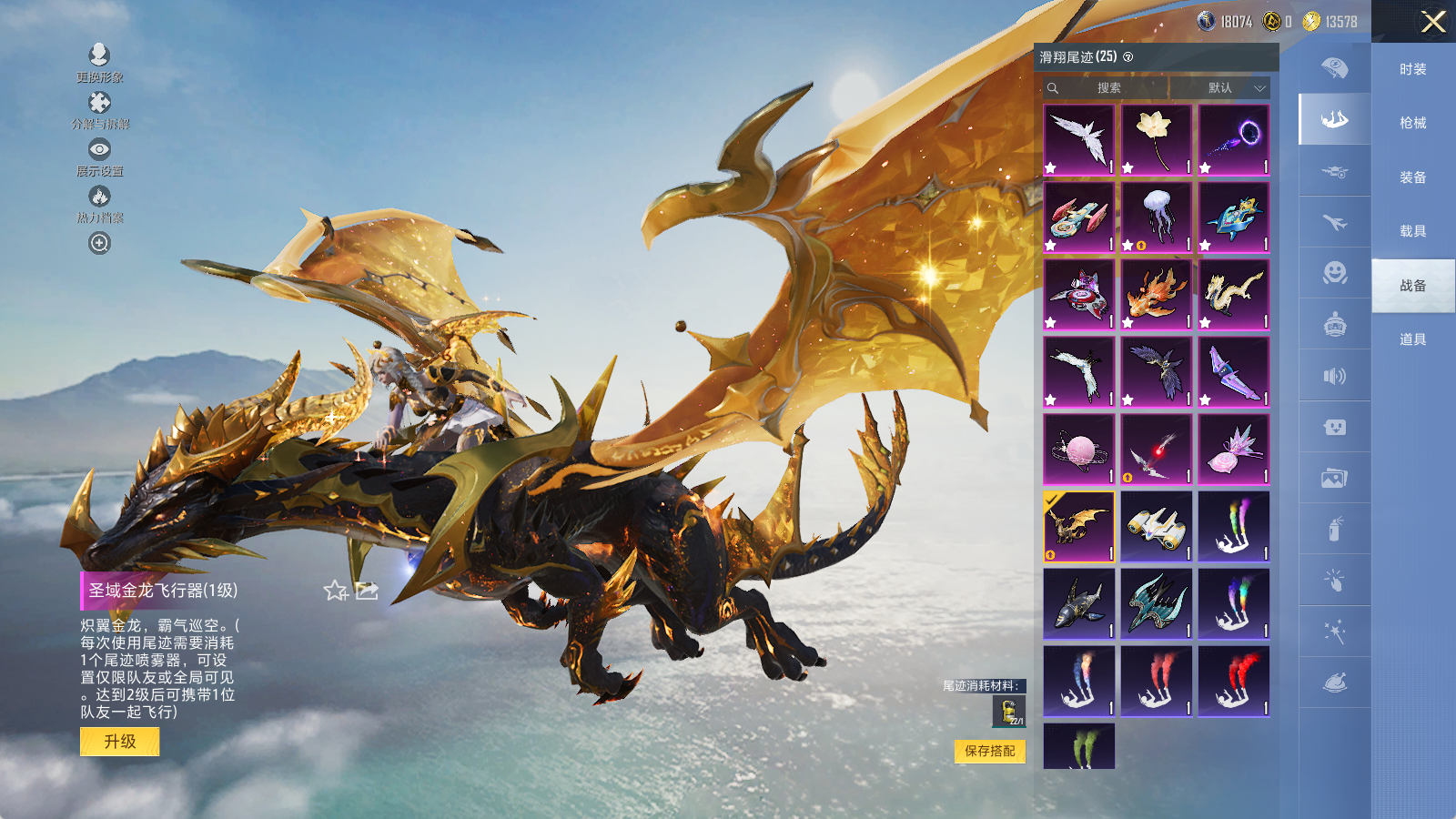Image resolution: width=1456 pixels, height=819 pixels.
Task: Open the 默认 sort dropdown
Action: tap(1220, 88)
